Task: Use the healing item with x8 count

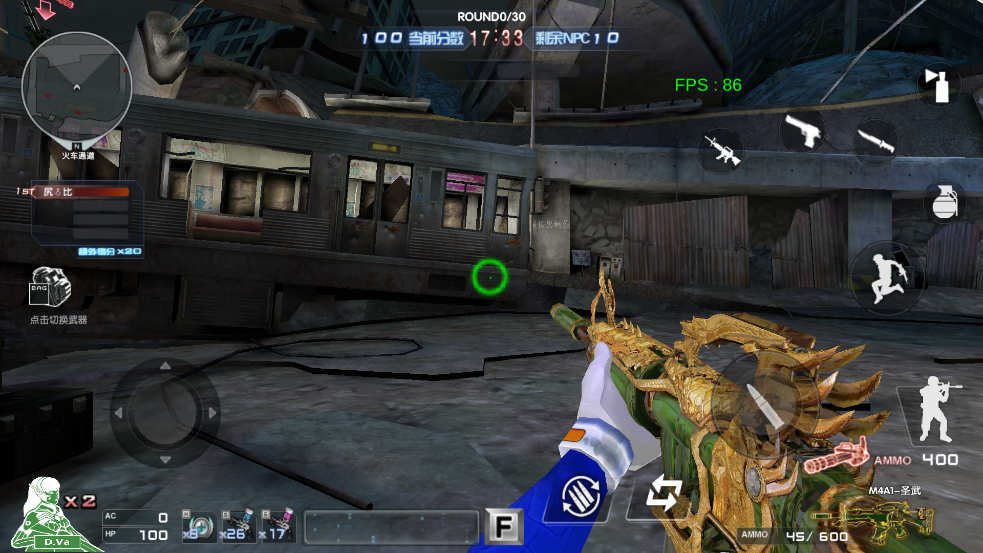Action: (x=197, y=525)
